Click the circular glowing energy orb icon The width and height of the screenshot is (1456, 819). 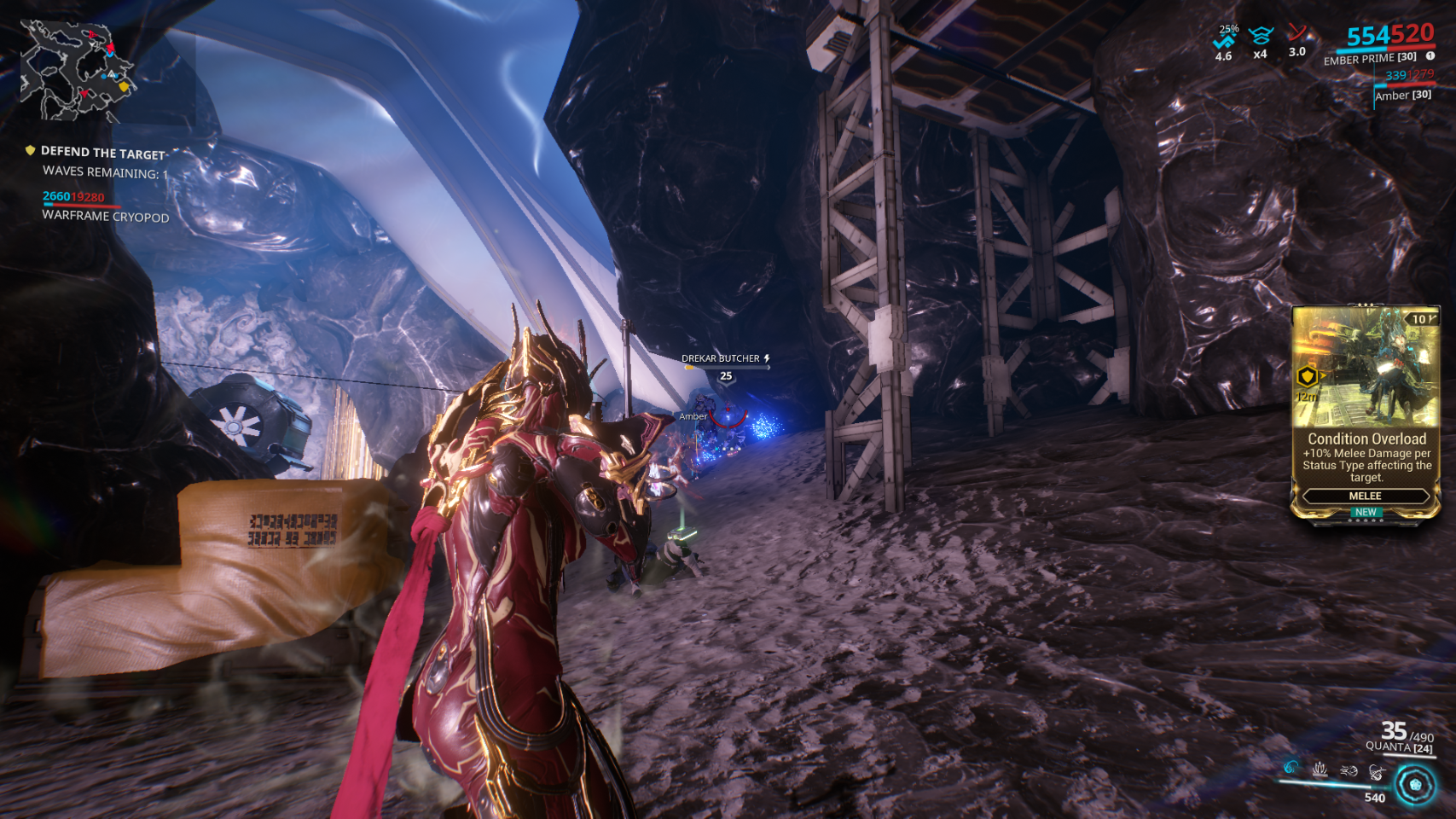click(1416, 785)
